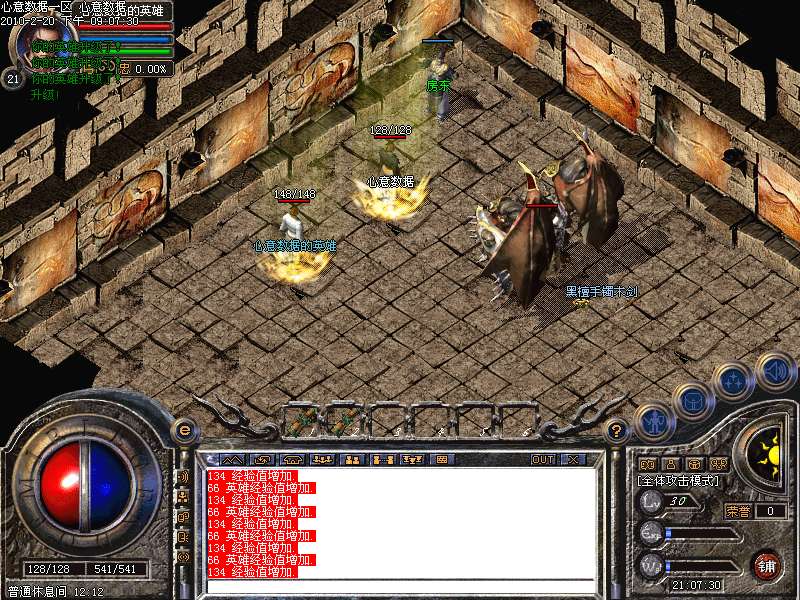Click the sound-wave icon on chat's side strip
The height and width of the screenshot is (600, 800).
pos(183,477)
